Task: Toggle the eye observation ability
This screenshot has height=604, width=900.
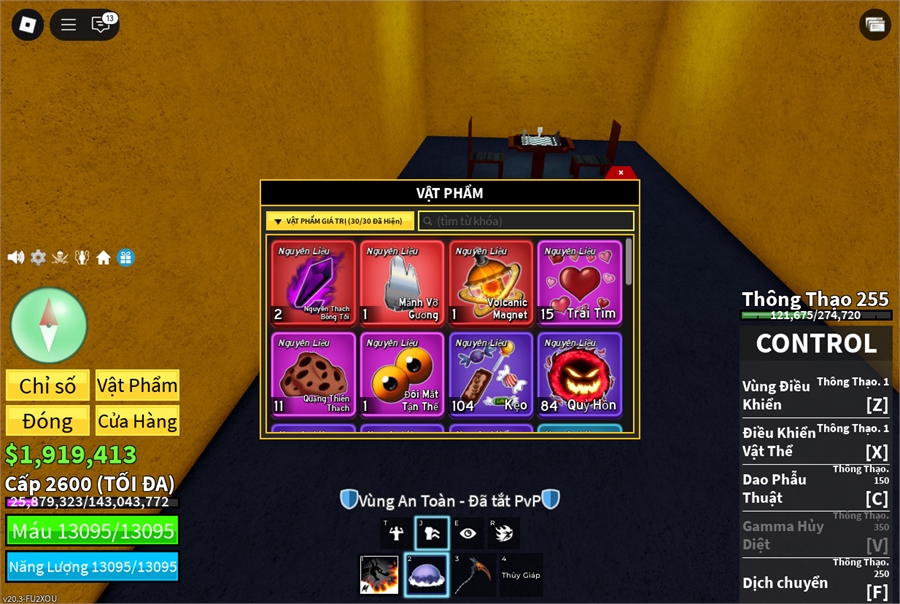Action: pyautogui.click(x=468, y=533)
